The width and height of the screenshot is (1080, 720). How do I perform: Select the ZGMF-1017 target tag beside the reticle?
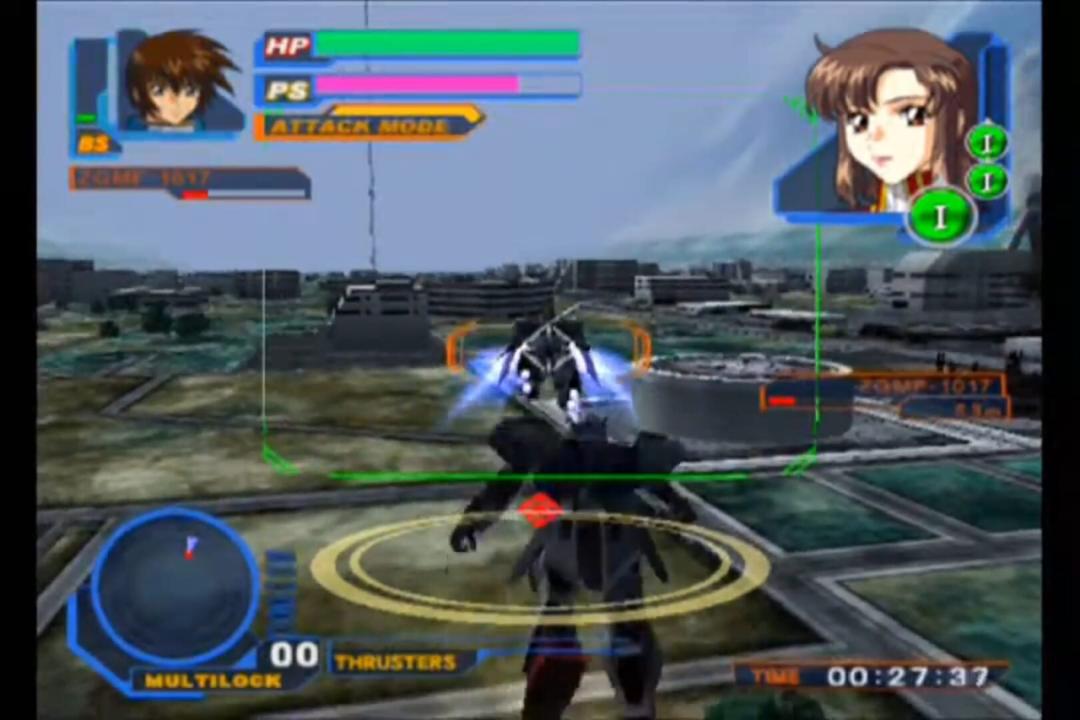coord(930,386)
